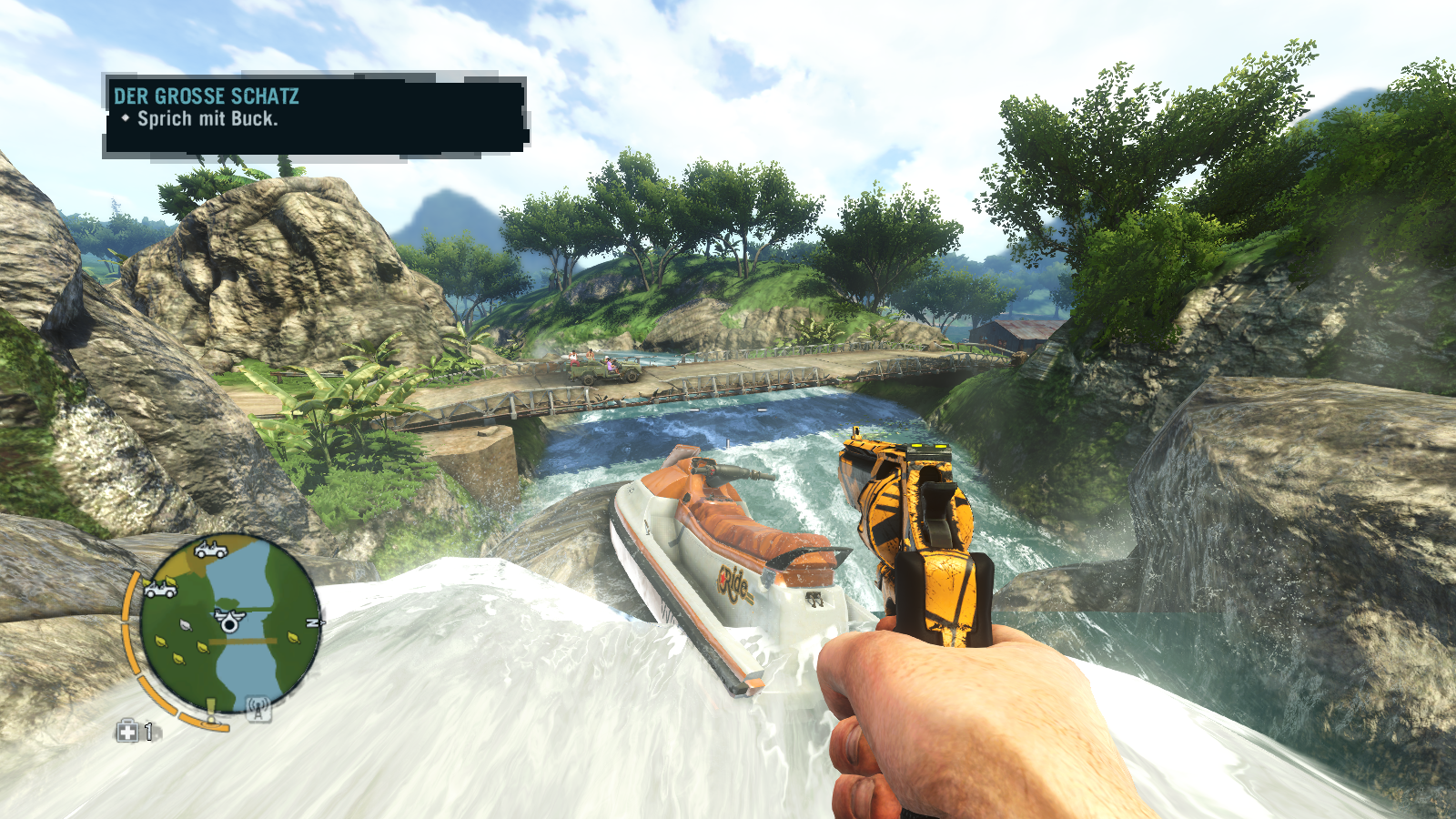Open the circular minimap

[229, 624]
